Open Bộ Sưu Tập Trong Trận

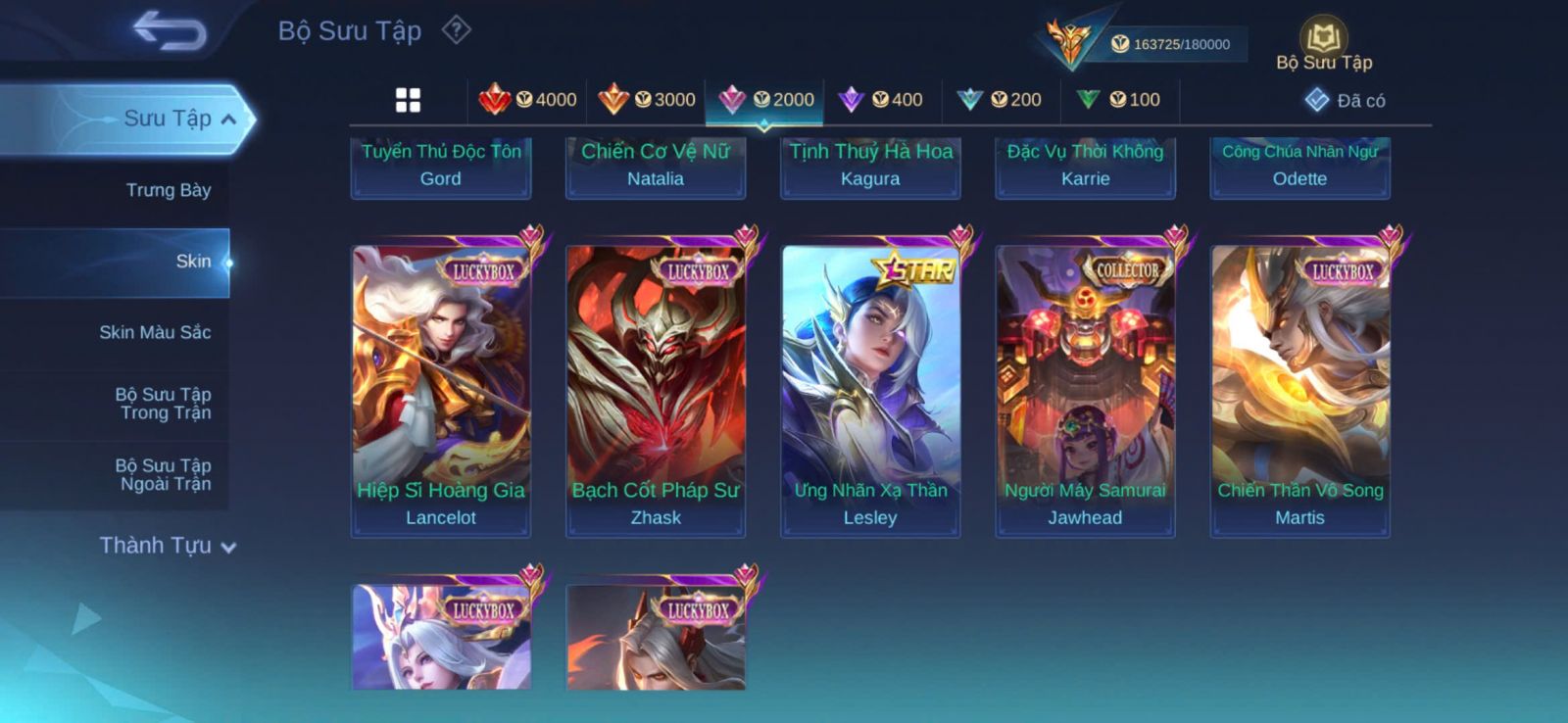163,404
